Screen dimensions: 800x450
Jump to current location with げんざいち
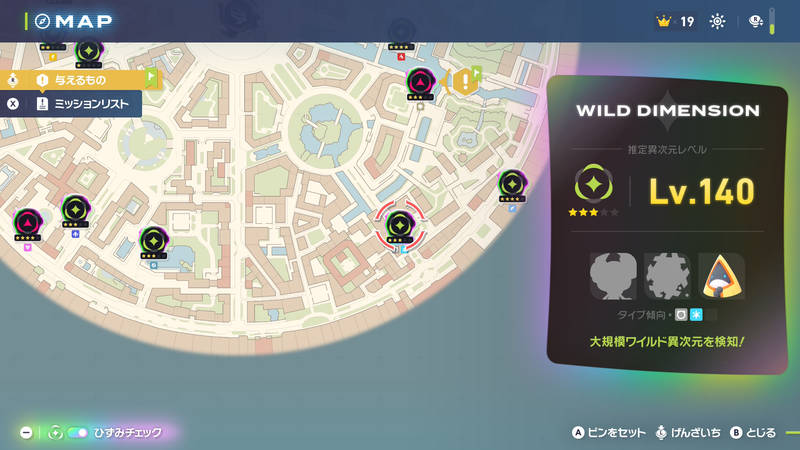[690, 433]
